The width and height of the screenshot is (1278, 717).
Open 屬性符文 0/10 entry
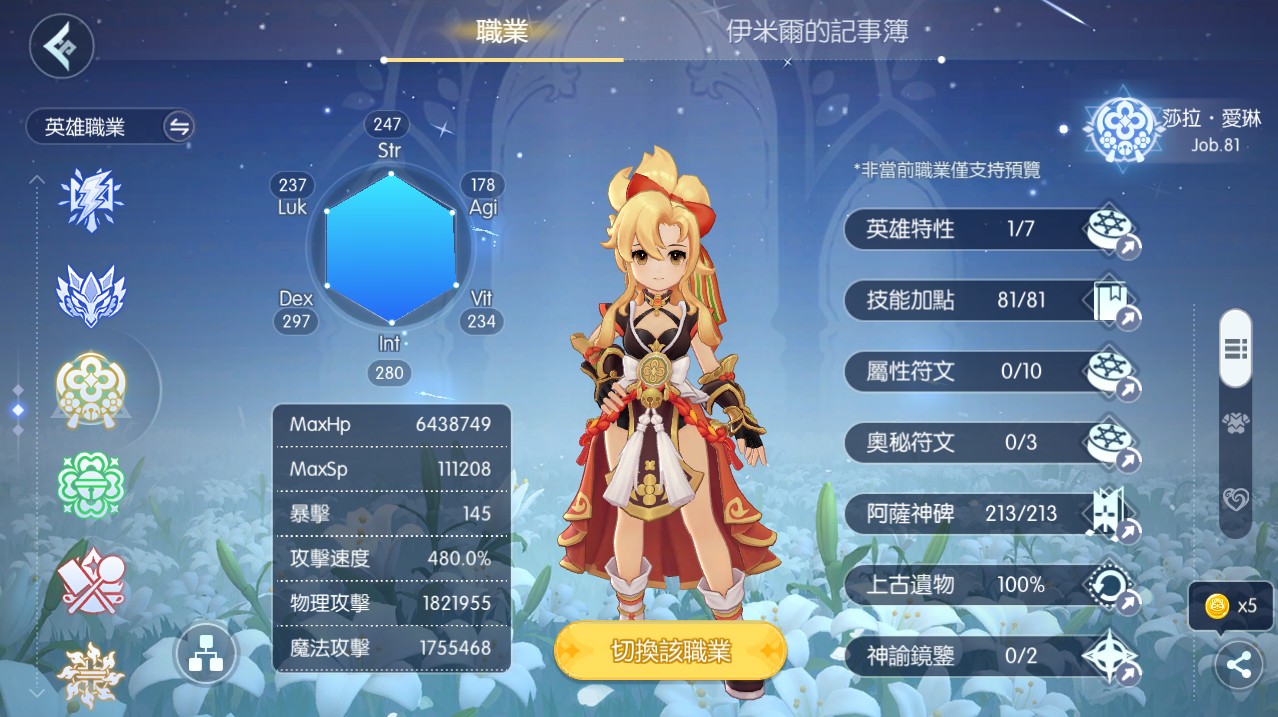click(990, 372)
